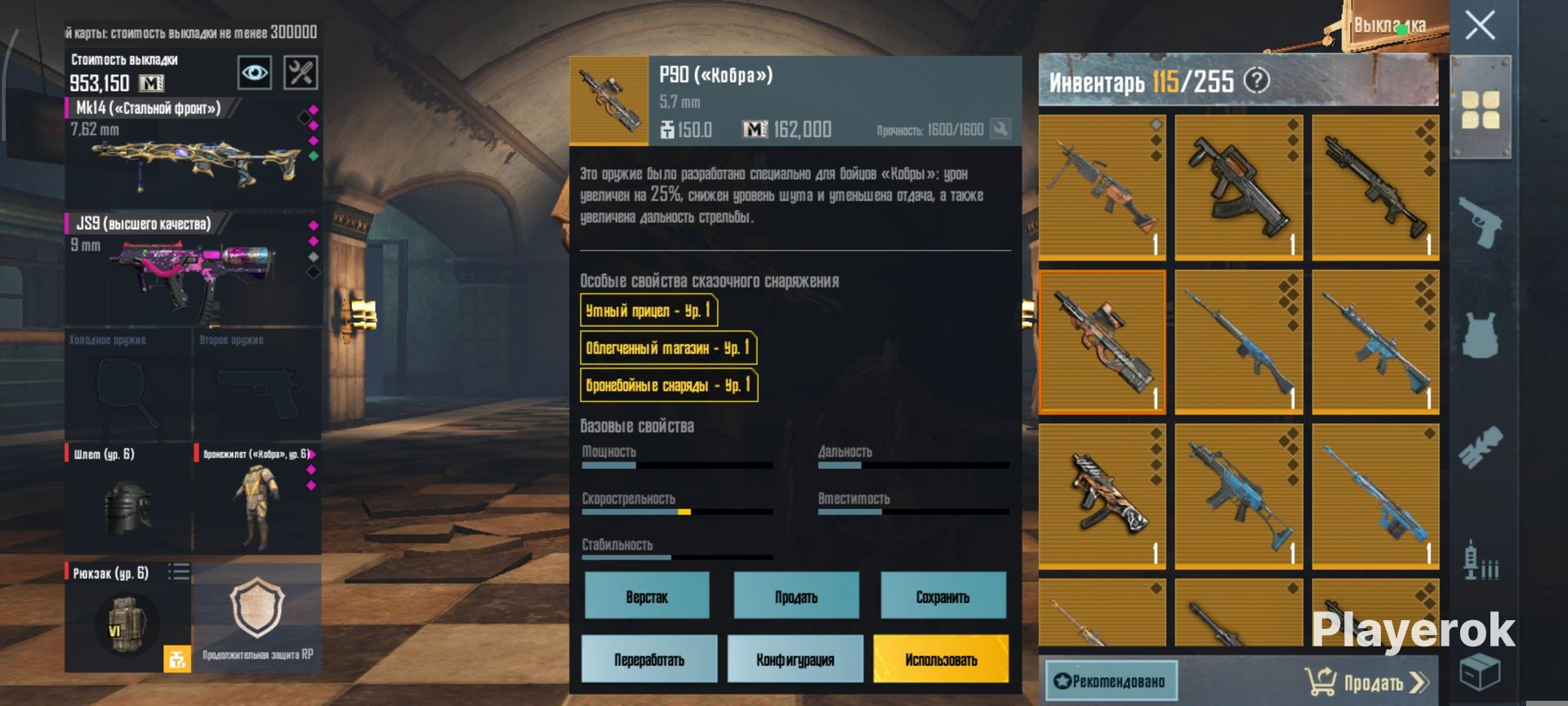This screenshot has height=706, width=1568.
Task: Select the Cobra body armor slot
Action: click(x=256, y=498)
